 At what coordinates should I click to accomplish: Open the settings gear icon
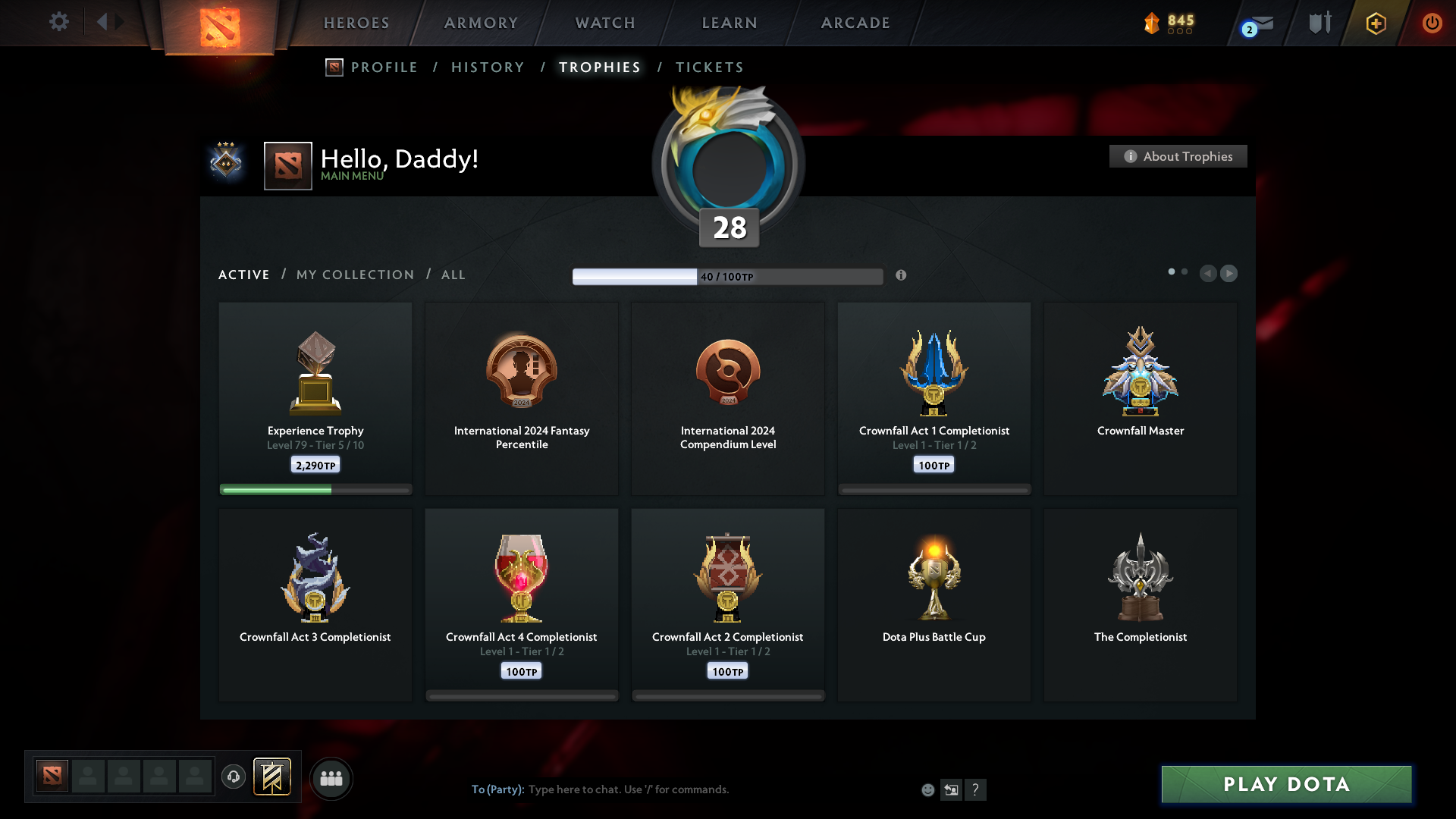point(59,22)
